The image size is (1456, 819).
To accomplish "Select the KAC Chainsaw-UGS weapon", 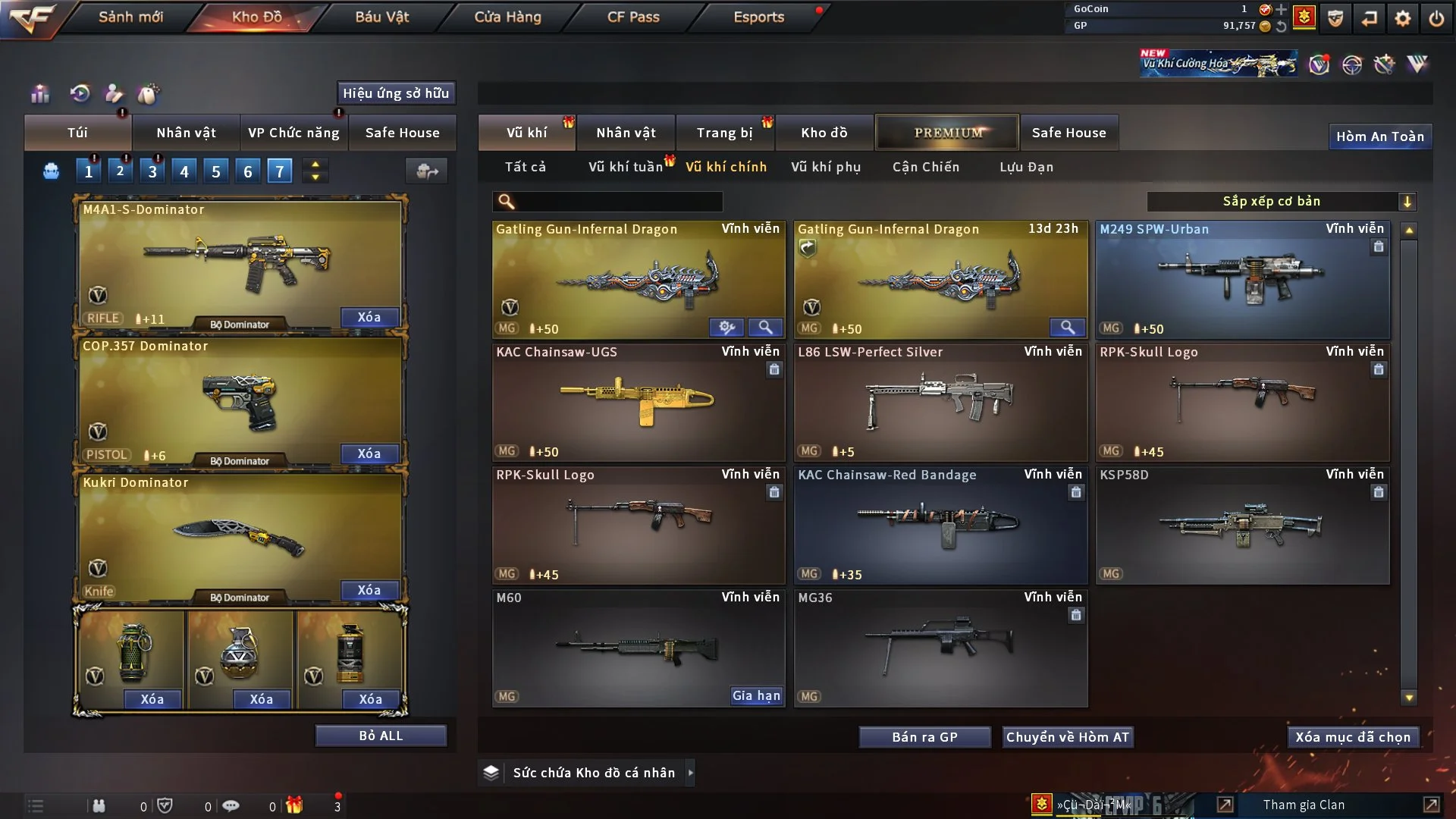I will 639,402.
